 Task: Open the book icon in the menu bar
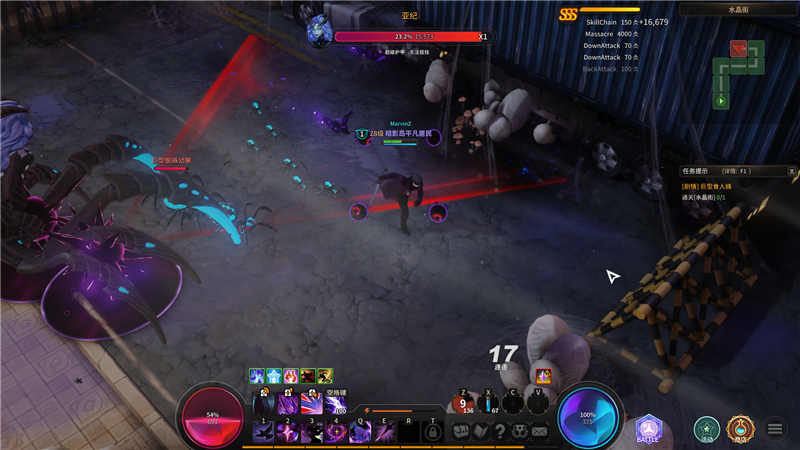click(x=480, y=432)
